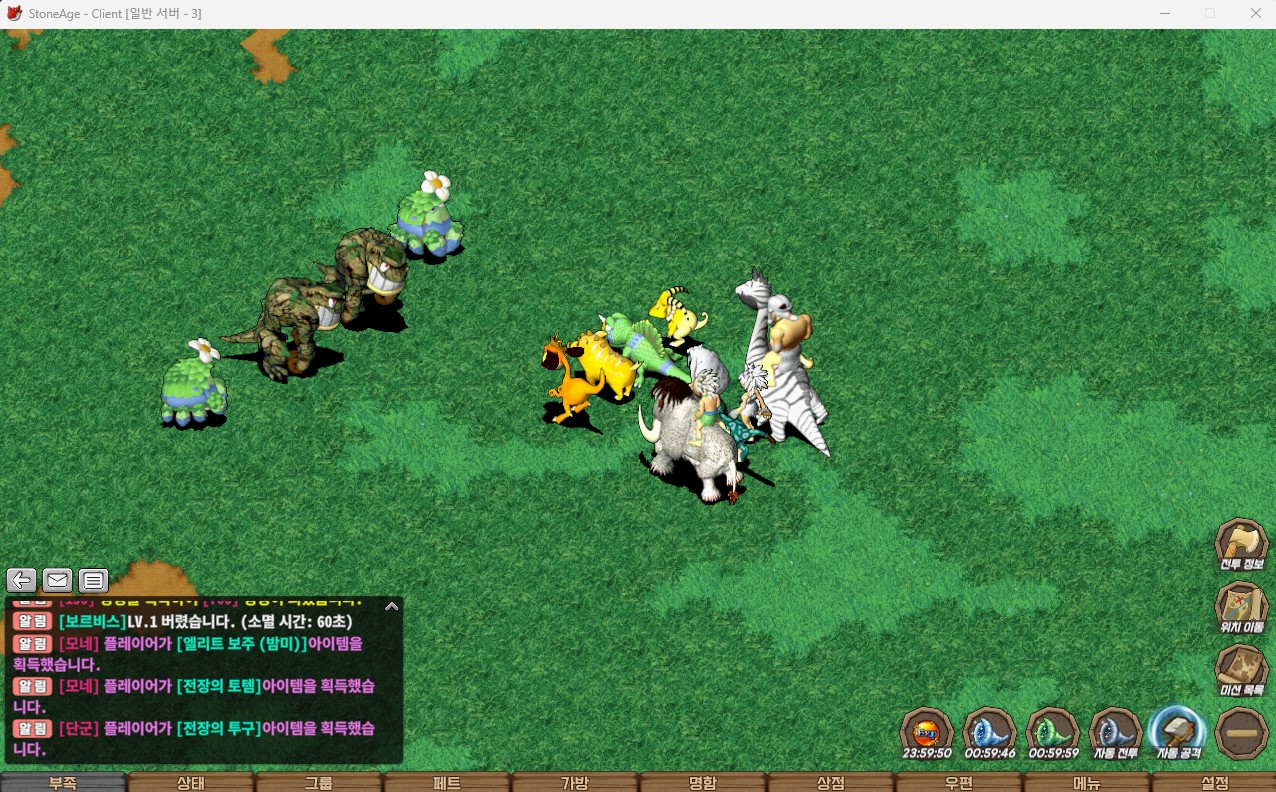Open the 설정 (settings) menu
Viewport: 1276px width, 792px height.
(1214, 782)
